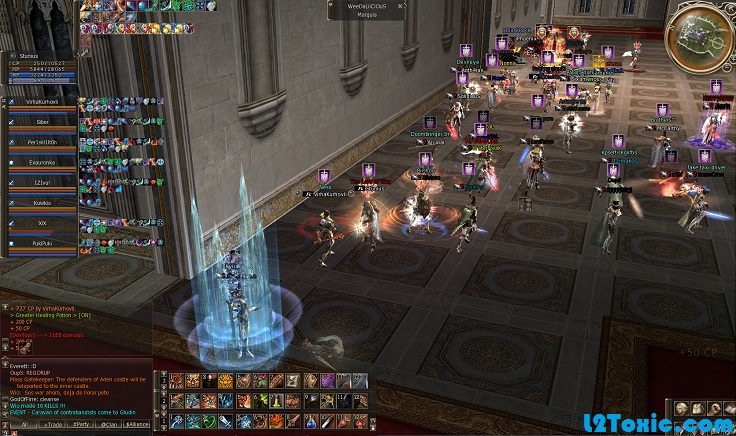Open the +Trade chat tab
The image size is (736, 436).
50,425
